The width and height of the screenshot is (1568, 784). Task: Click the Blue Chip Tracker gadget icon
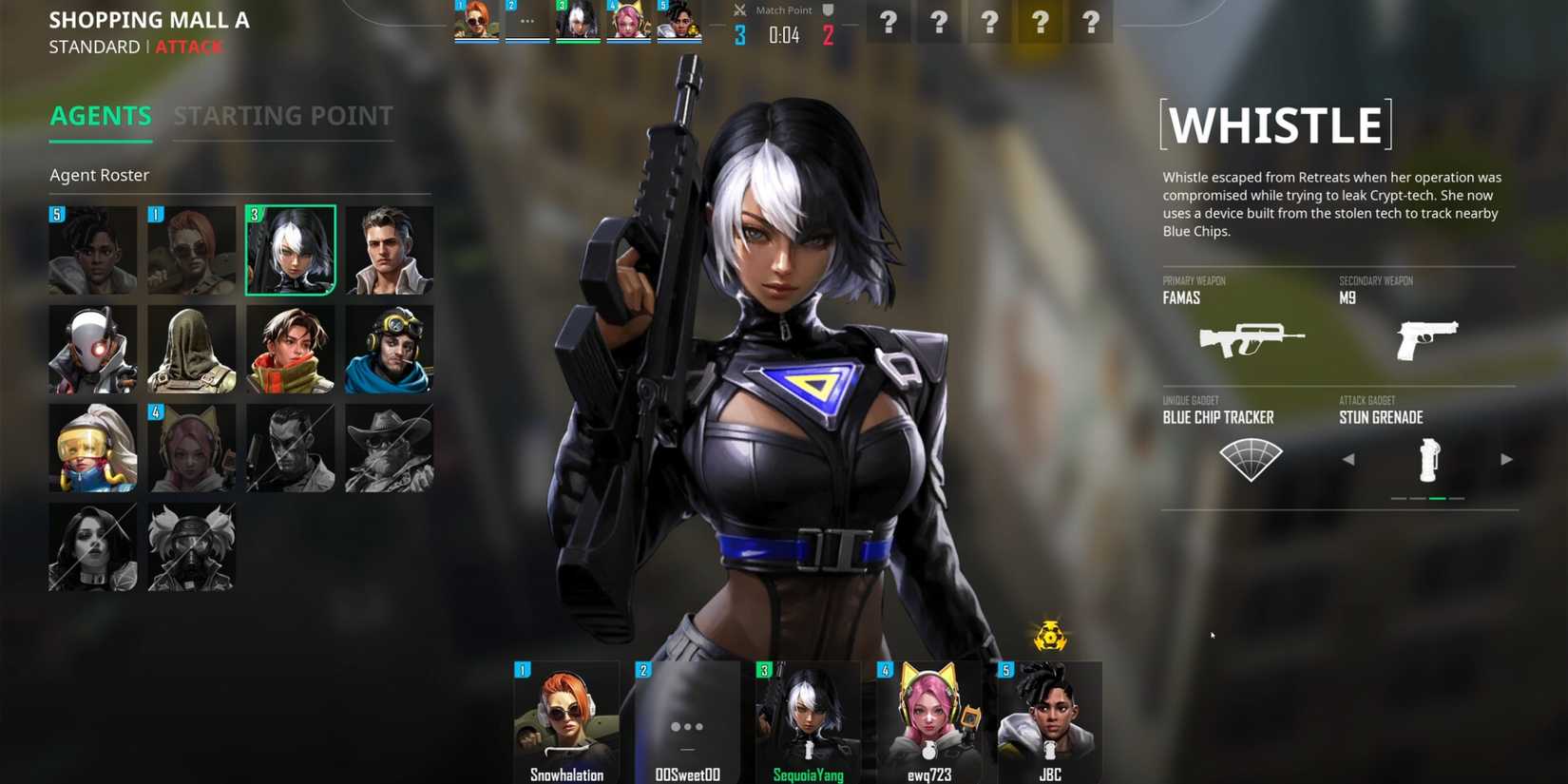click(1251, 460)
